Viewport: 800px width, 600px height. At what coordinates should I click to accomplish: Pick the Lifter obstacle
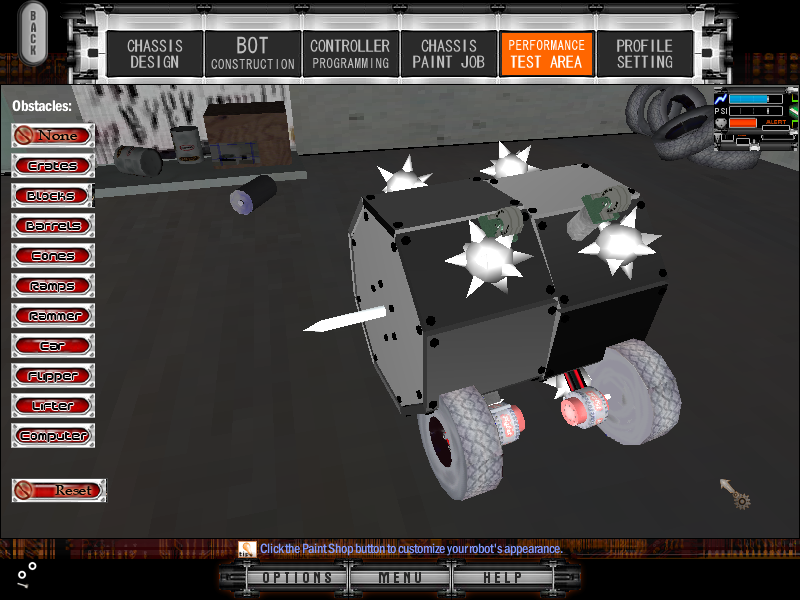53,406
